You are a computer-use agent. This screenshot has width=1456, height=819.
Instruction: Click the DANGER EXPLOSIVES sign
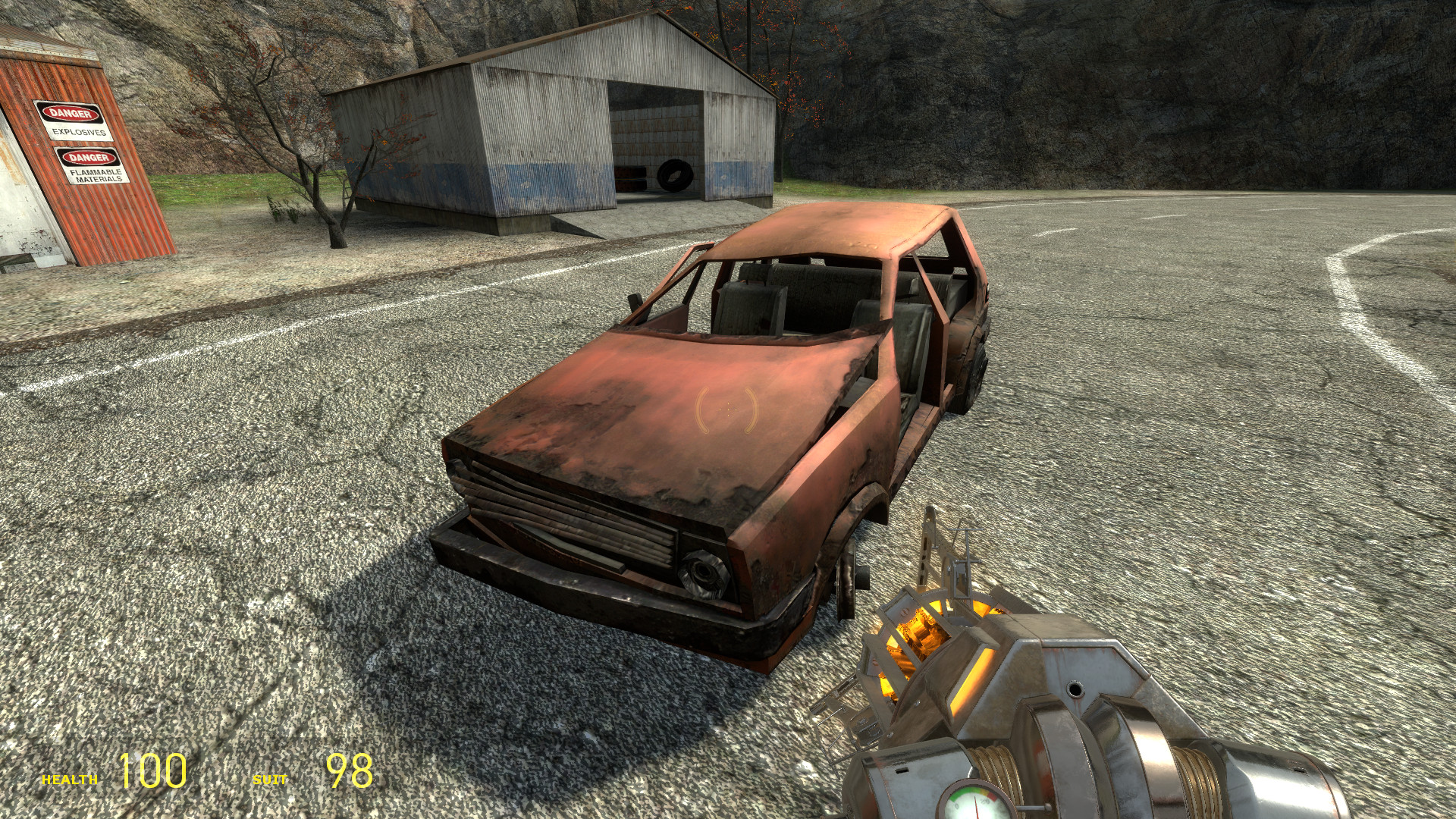pyautogui.click(x=74, y=121)
